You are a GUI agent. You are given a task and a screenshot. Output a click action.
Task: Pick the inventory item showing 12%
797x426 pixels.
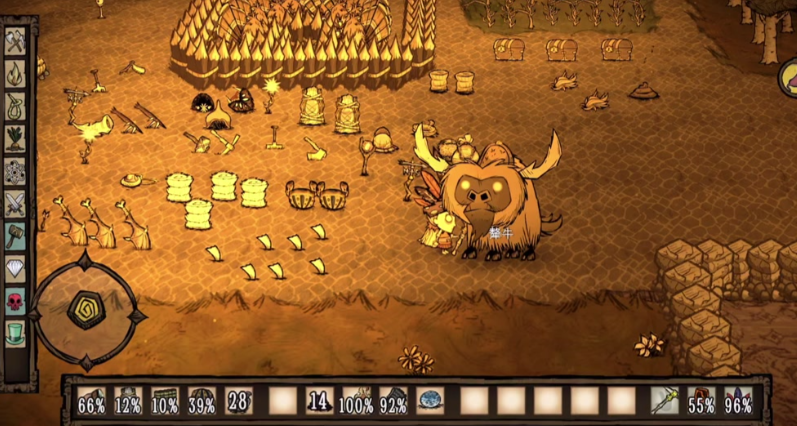click(x=129, y=401)
